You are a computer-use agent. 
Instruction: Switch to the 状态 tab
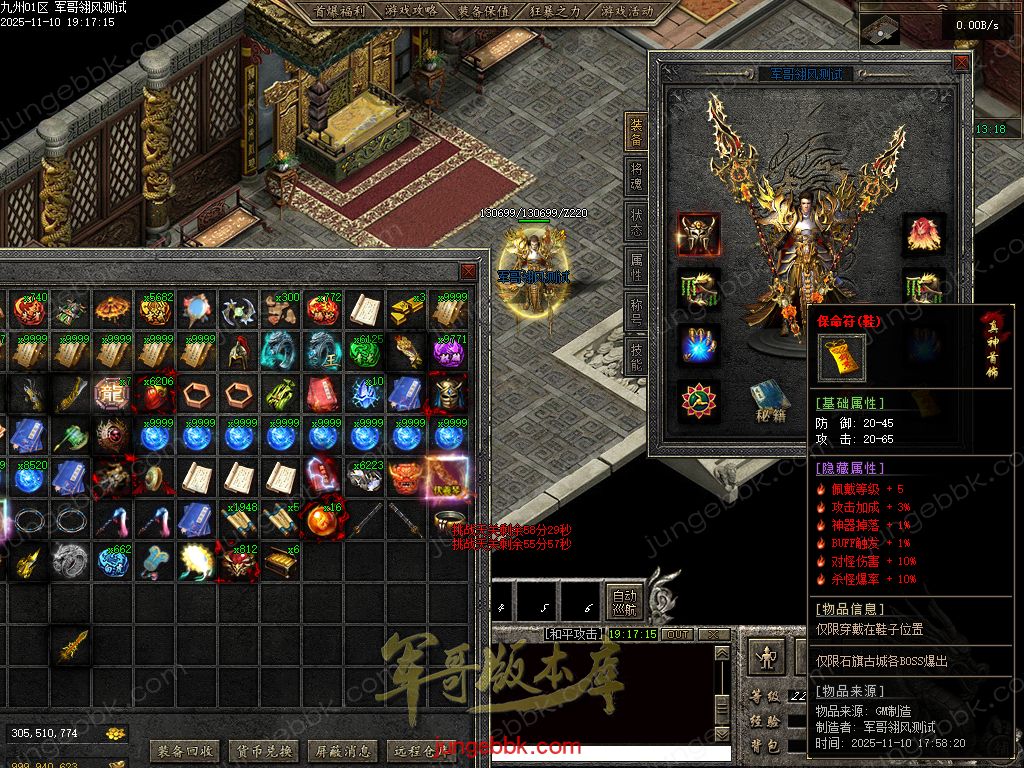pos(636,222)
